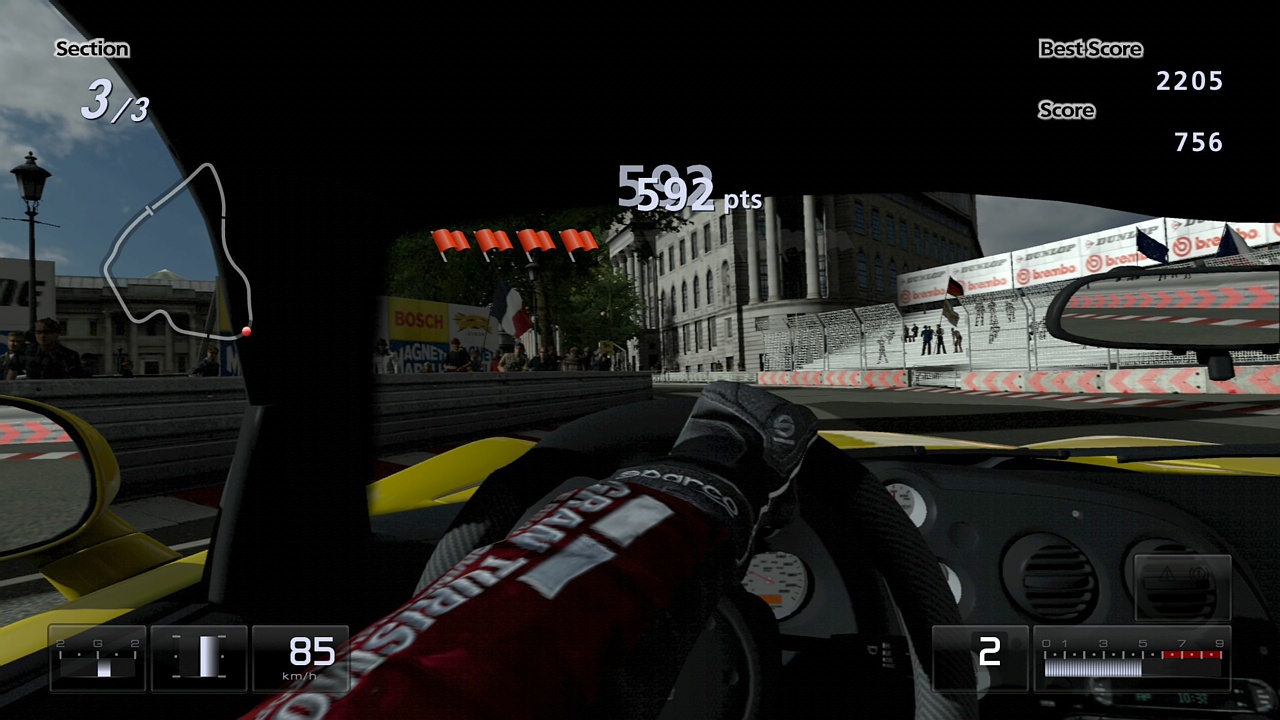Viewport: 1280px width, 720px height.
Task: Select the G-force meter gauge
Action: [x=97, y=658]
